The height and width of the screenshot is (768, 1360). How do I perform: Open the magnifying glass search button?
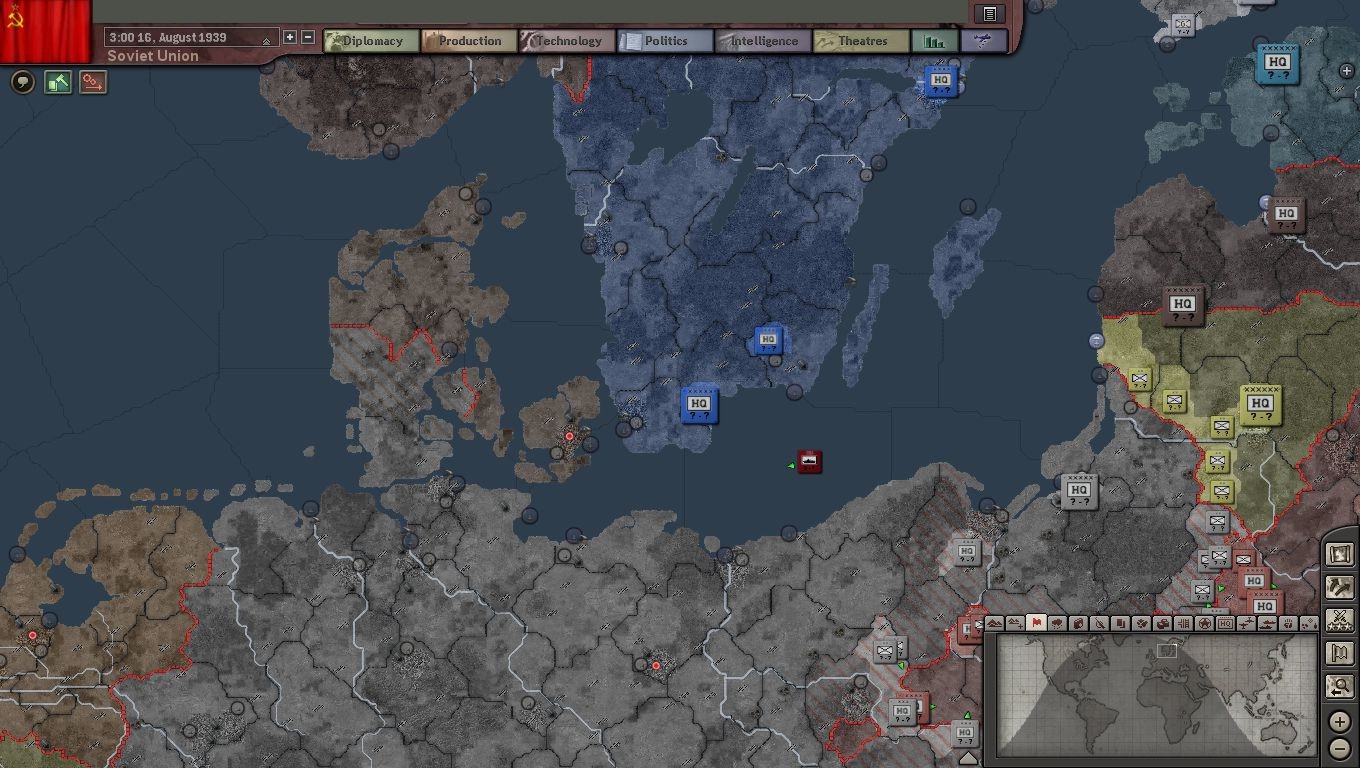[1339, 686]
